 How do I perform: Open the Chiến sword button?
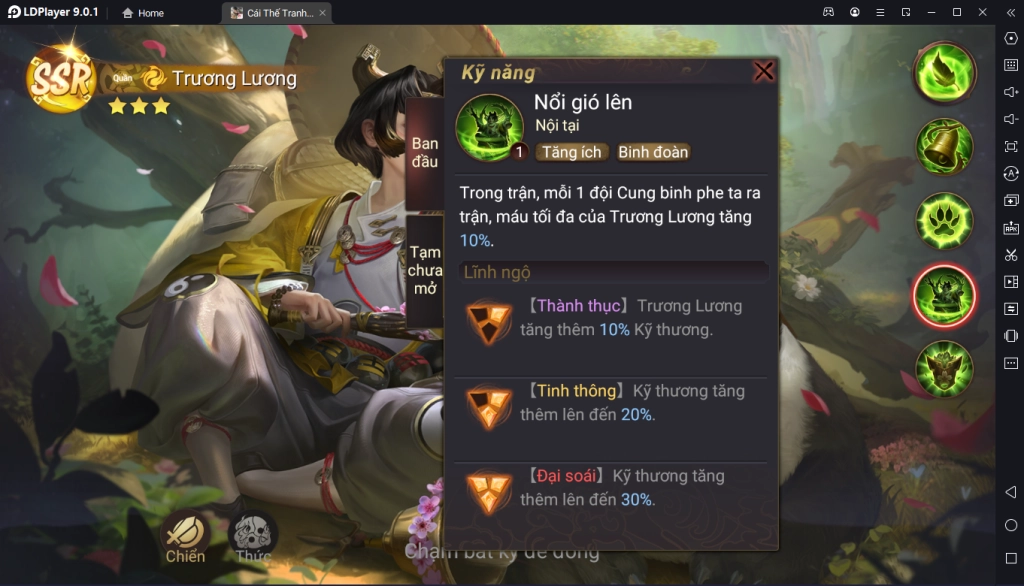pos(185,537)
